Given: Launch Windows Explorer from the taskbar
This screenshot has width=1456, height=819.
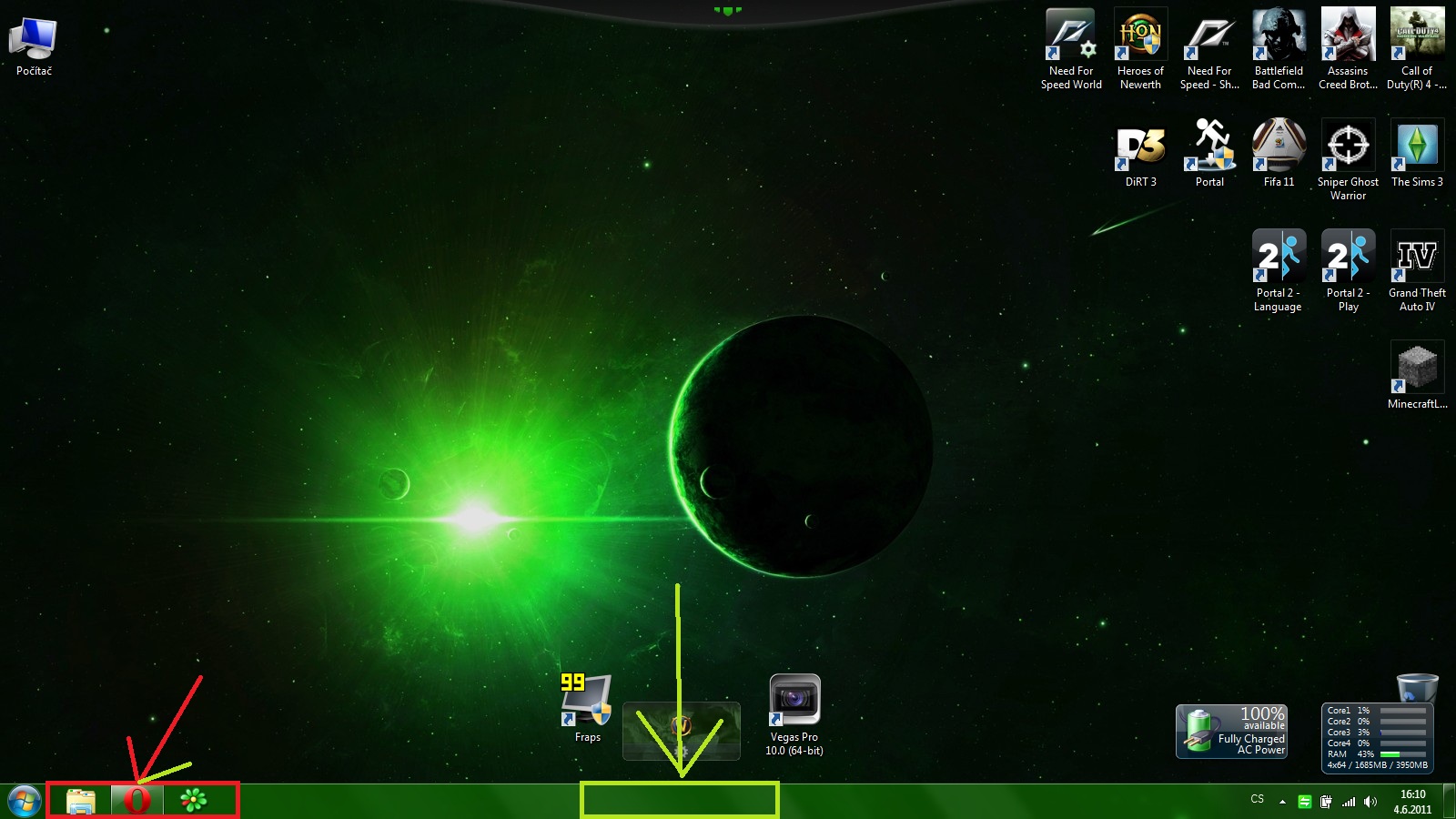Looking at the screenshot, I should (81, 801).
